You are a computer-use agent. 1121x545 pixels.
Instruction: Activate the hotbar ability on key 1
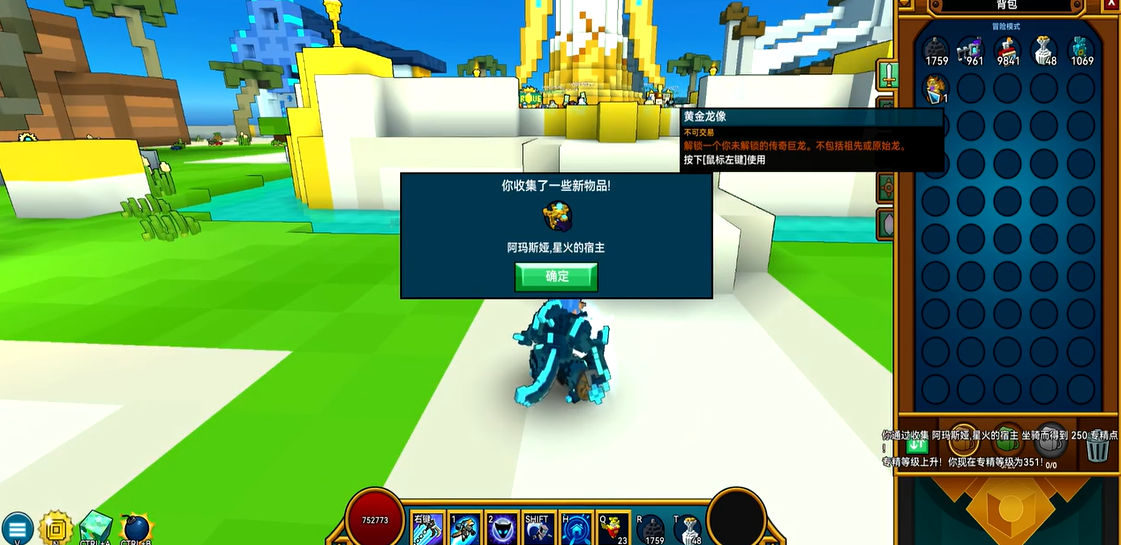(x=465, y=529)
